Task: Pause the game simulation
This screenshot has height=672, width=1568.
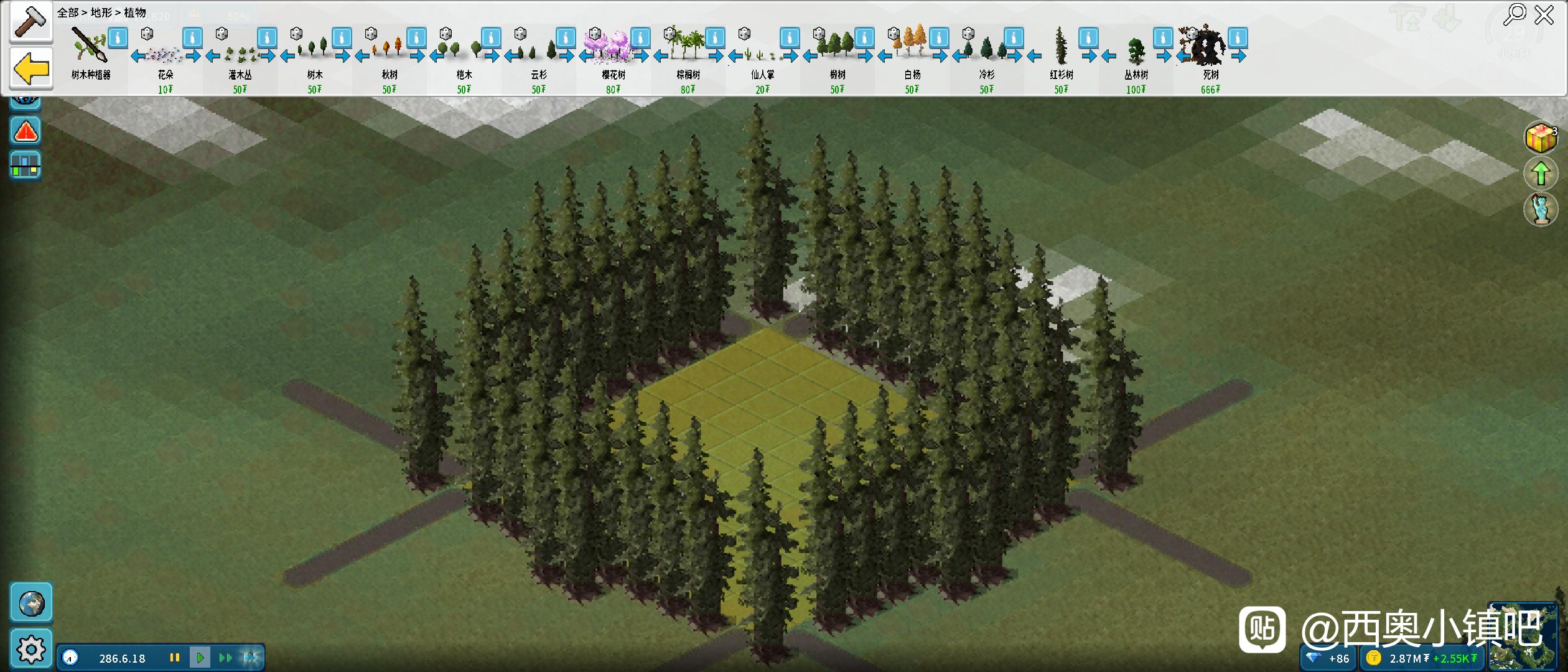Action: pos(175,657)
